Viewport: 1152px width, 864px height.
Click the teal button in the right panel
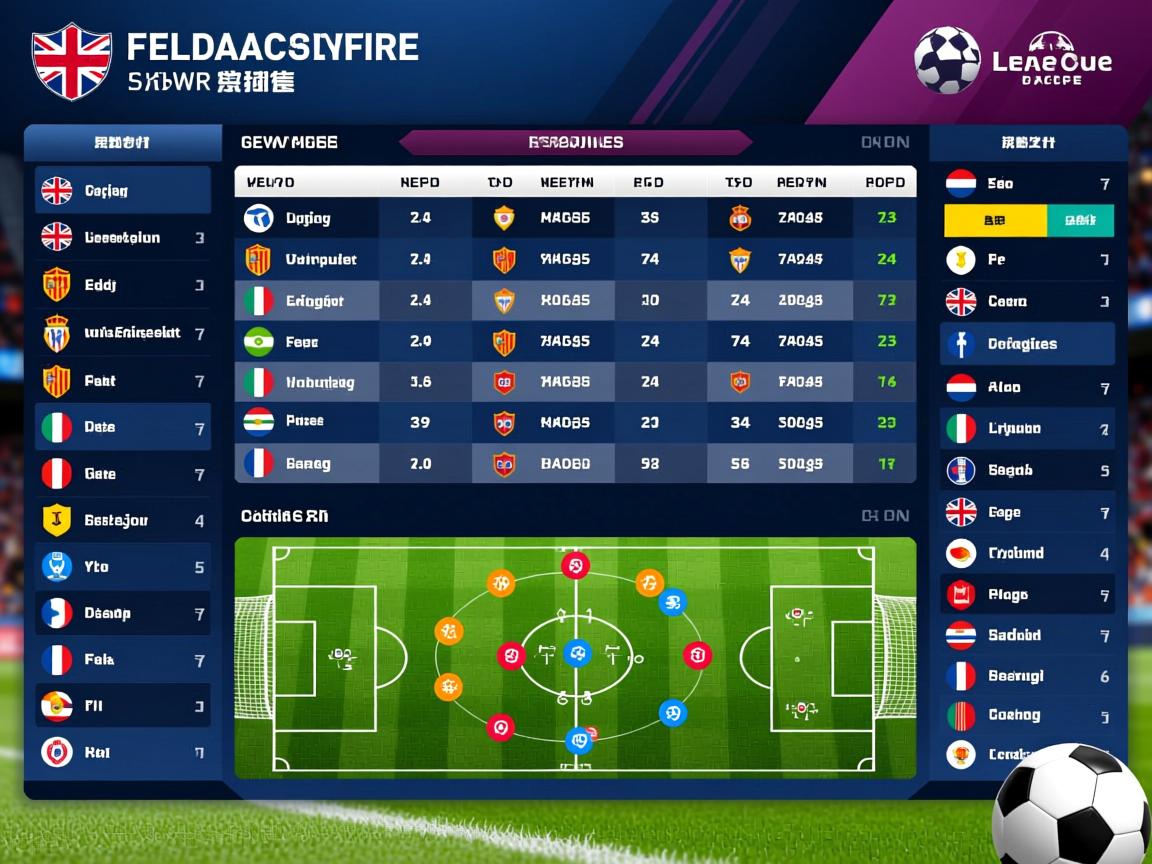point(1080,220)
